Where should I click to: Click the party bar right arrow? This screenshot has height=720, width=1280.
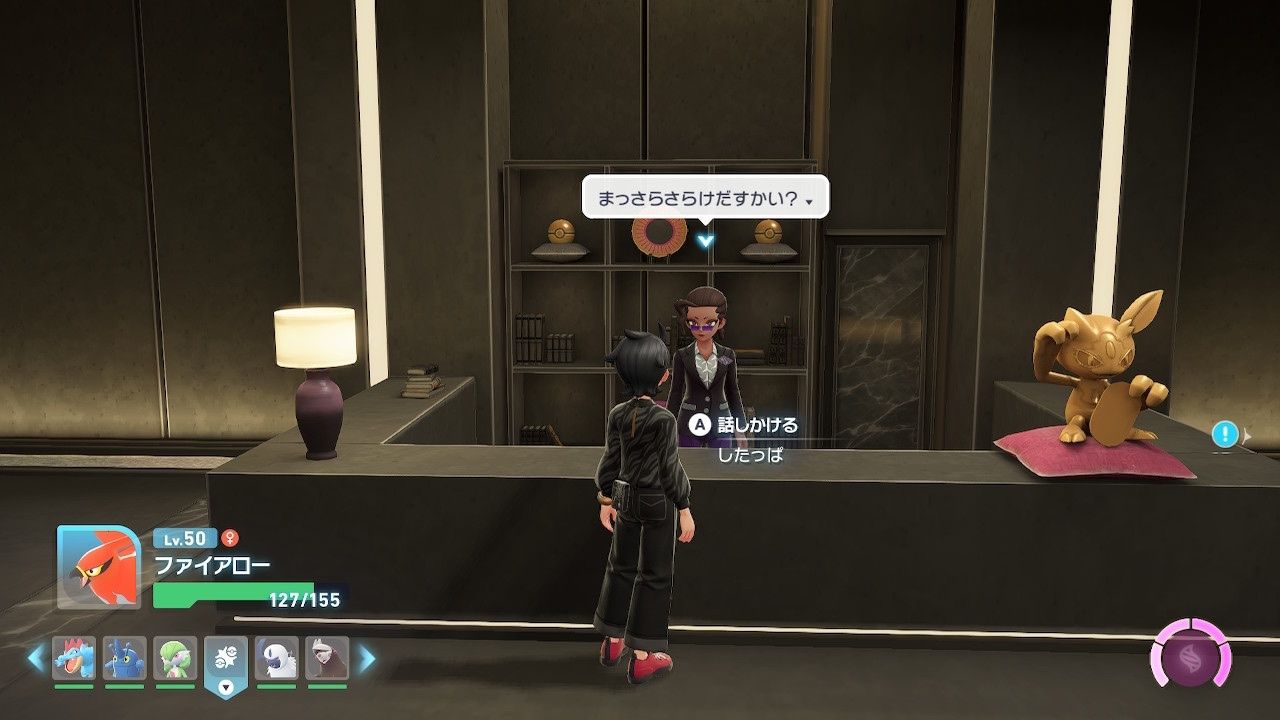(x=367, y=658)
